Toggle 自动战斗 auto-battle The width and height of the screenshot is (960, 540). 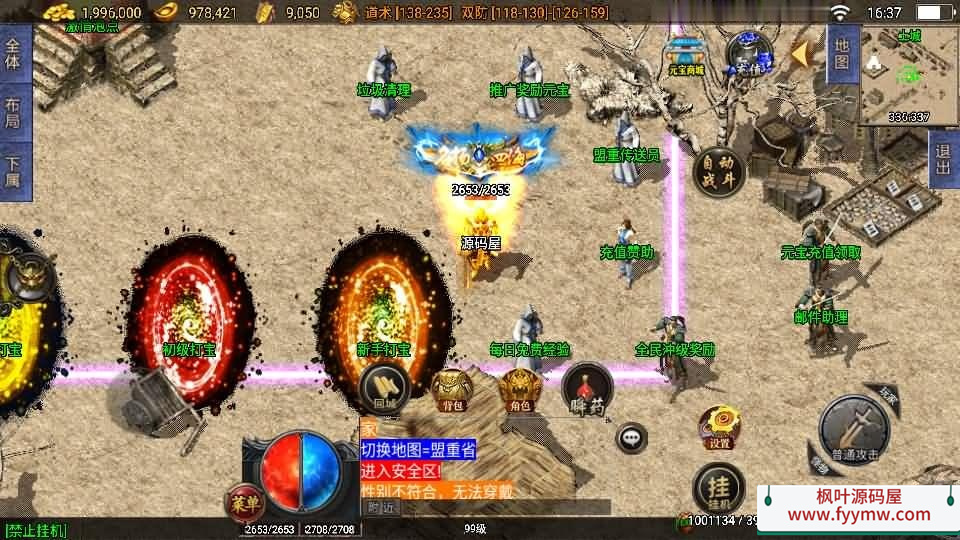(717, 169)
